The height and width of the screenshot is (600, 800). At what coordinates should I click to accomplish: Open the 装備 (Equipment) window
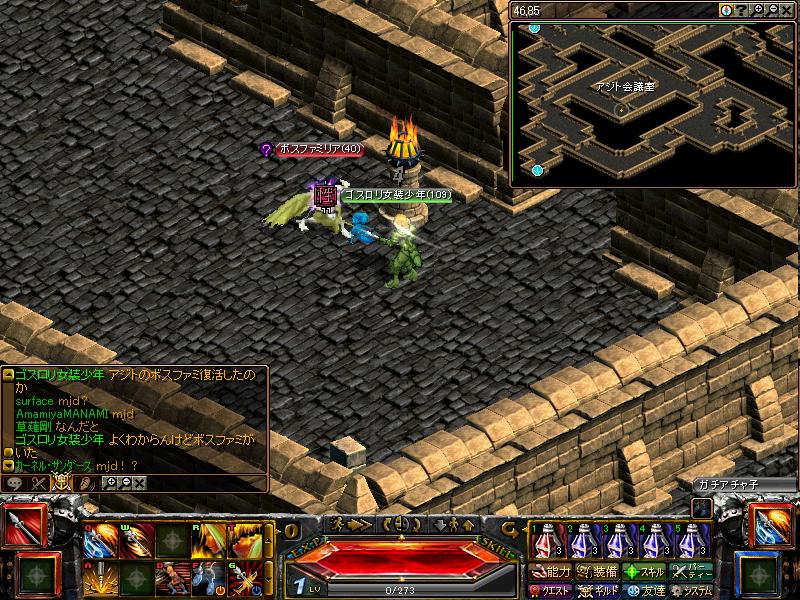pyautogui.click(x=597, y=572)
